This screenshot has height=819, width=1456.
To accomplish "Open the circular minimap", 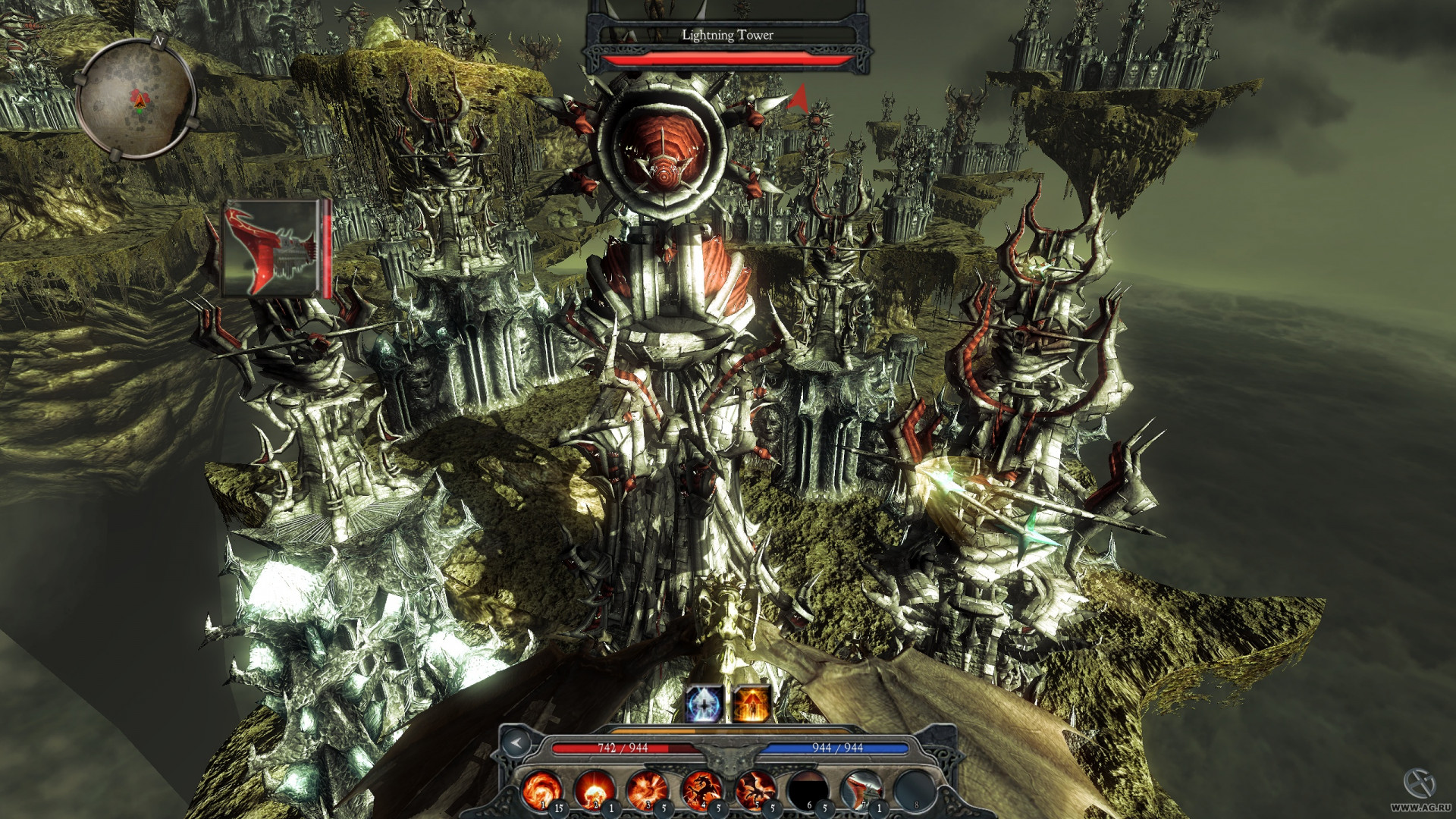I will coord(136,99).
